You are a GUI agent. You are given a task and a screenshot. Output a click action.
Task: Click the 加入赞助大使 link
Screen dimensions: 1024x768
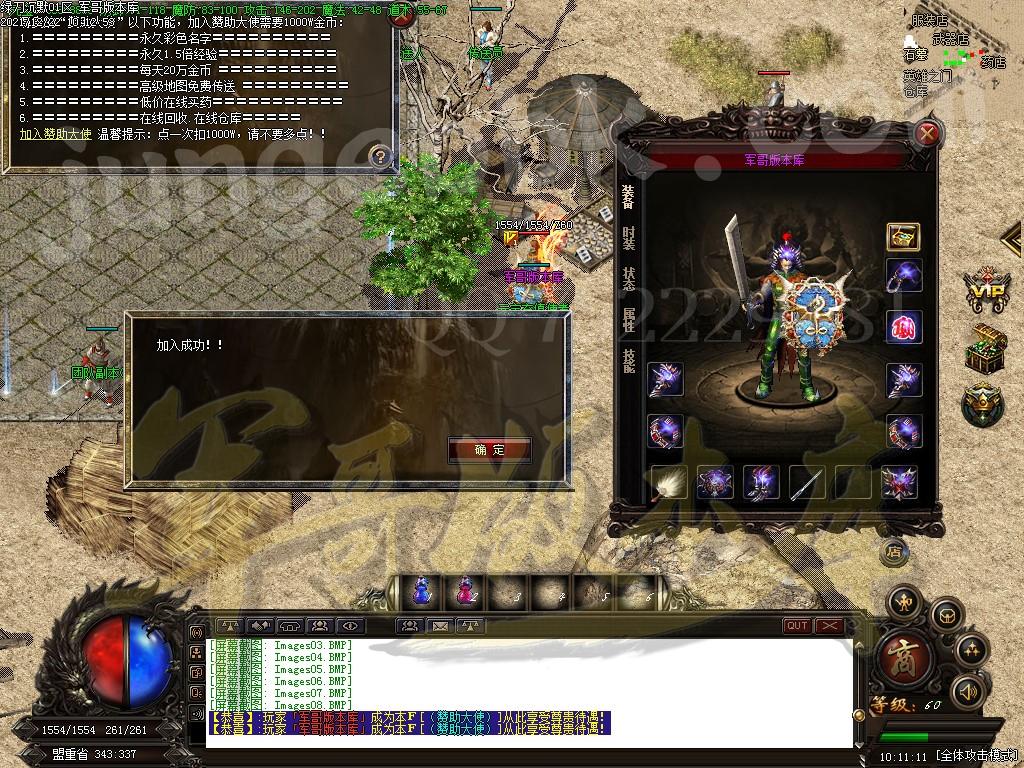[x=56, y=133]
